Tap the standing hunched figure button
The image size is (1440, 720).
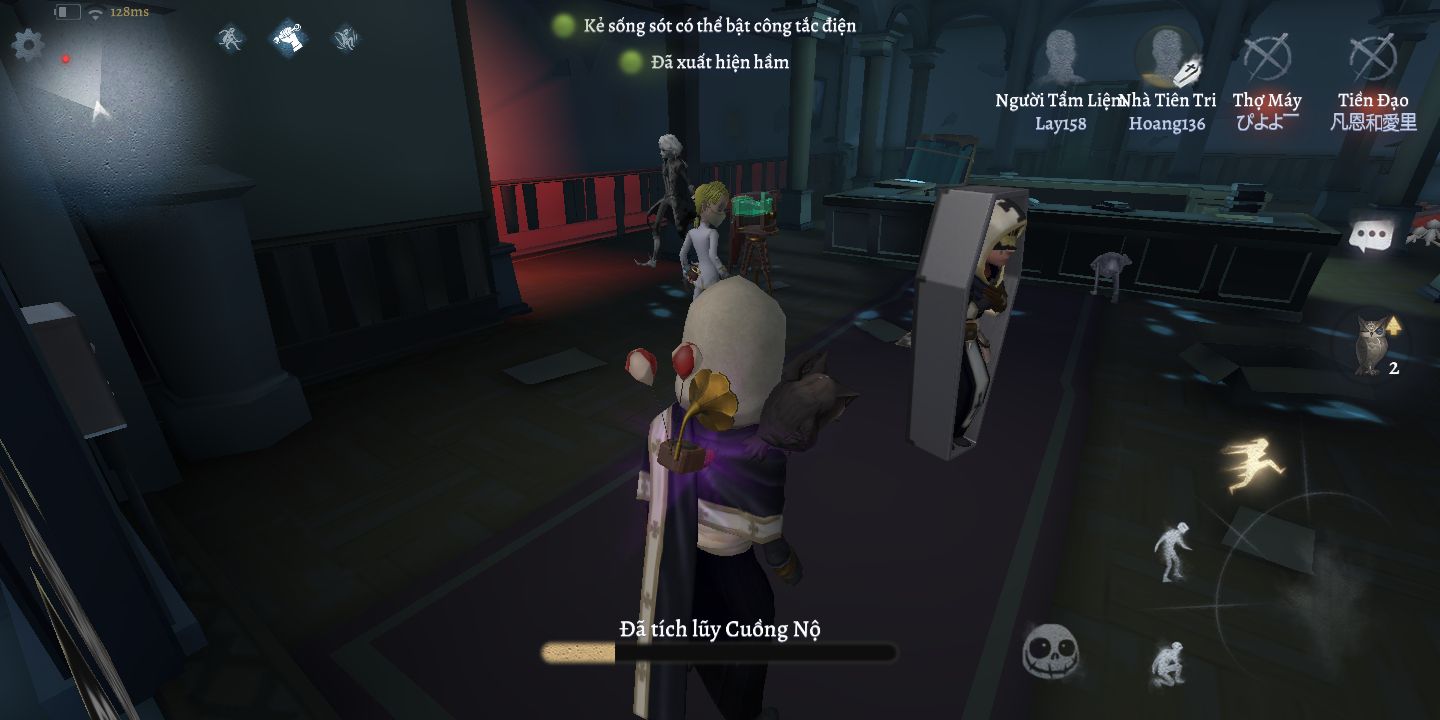tap(1172, 551)
